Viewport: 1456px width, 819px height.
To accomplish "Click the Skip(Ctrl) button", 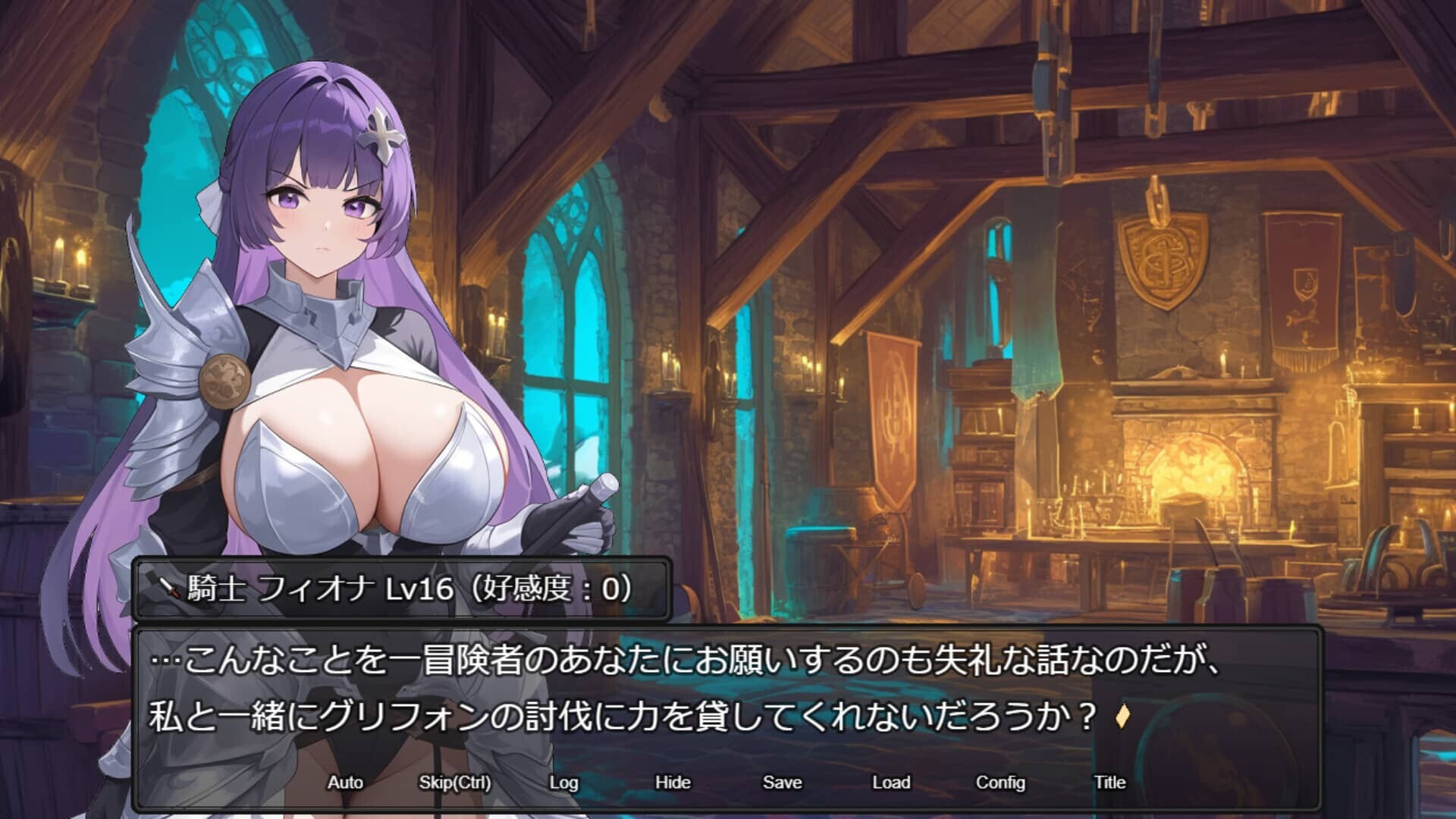I will 454,782.
